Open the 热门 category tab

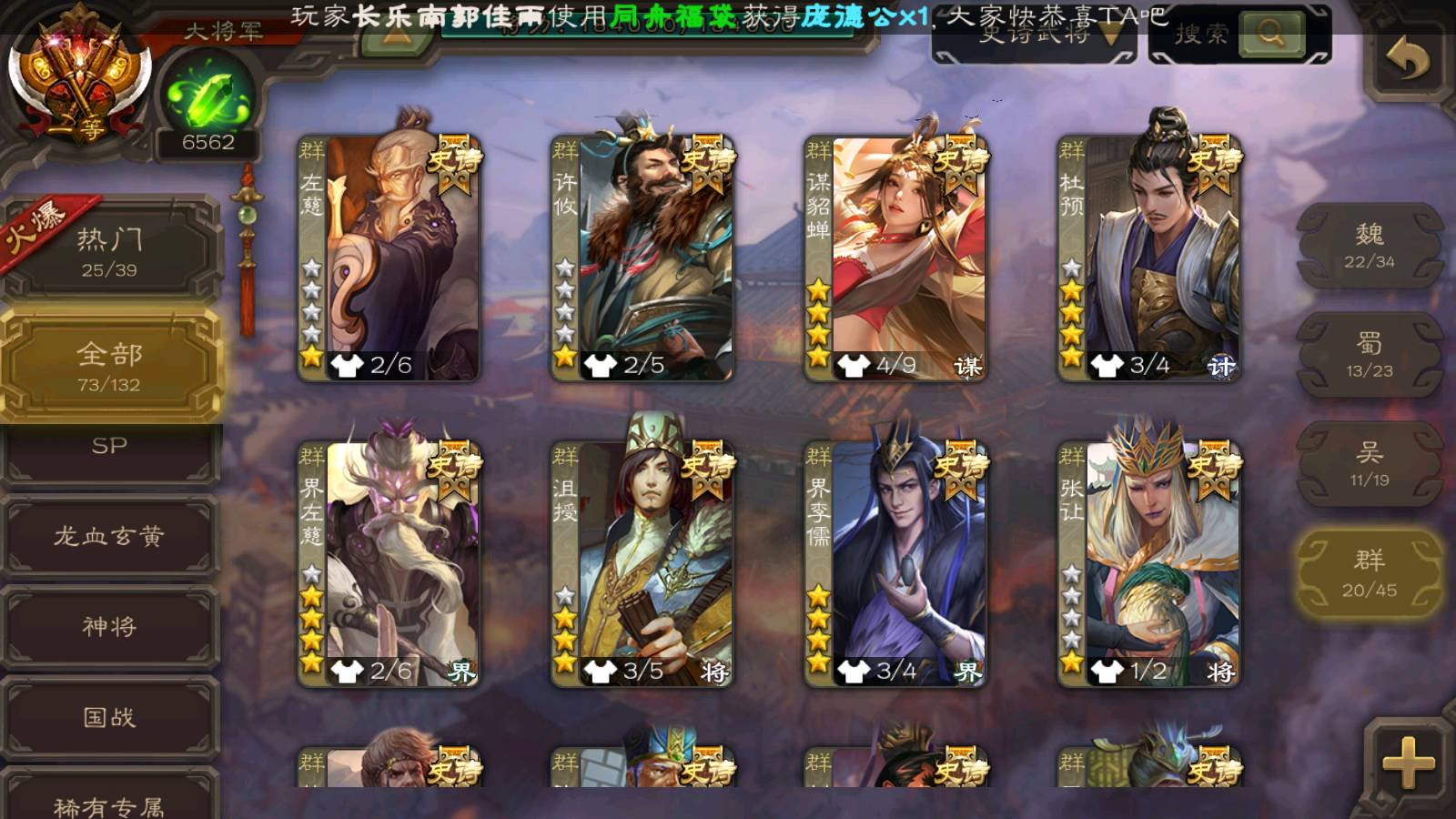(110, 251)
